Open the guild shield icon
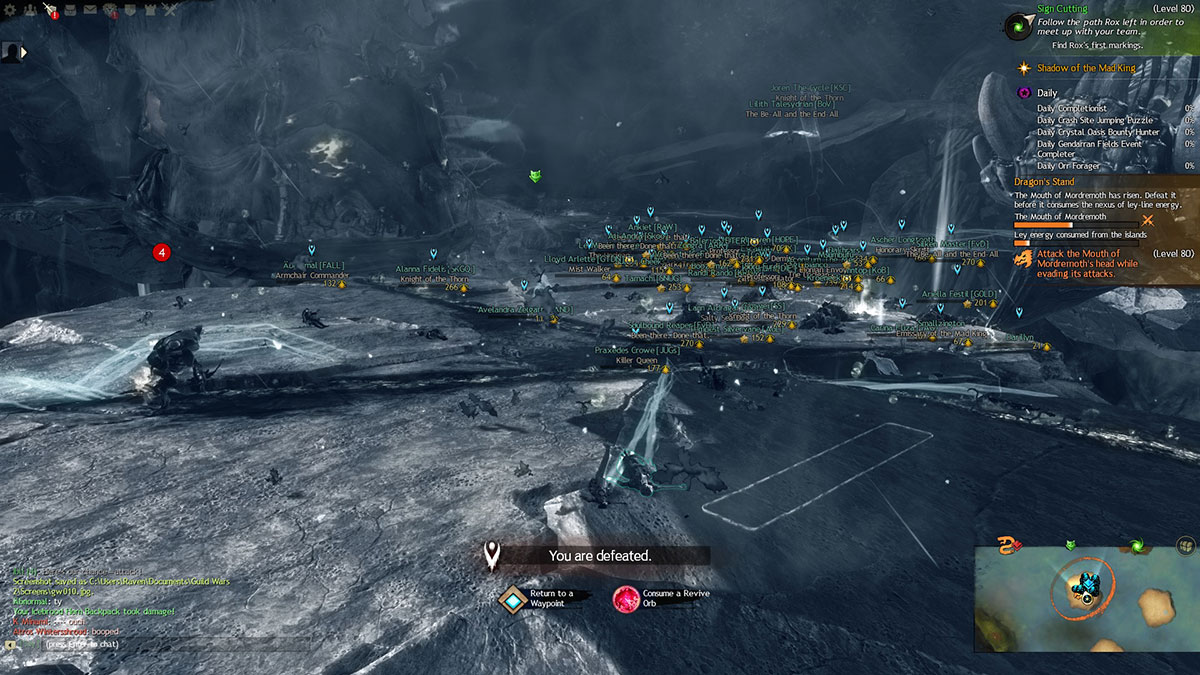1200x675 pixels. (x=131, y=10)
